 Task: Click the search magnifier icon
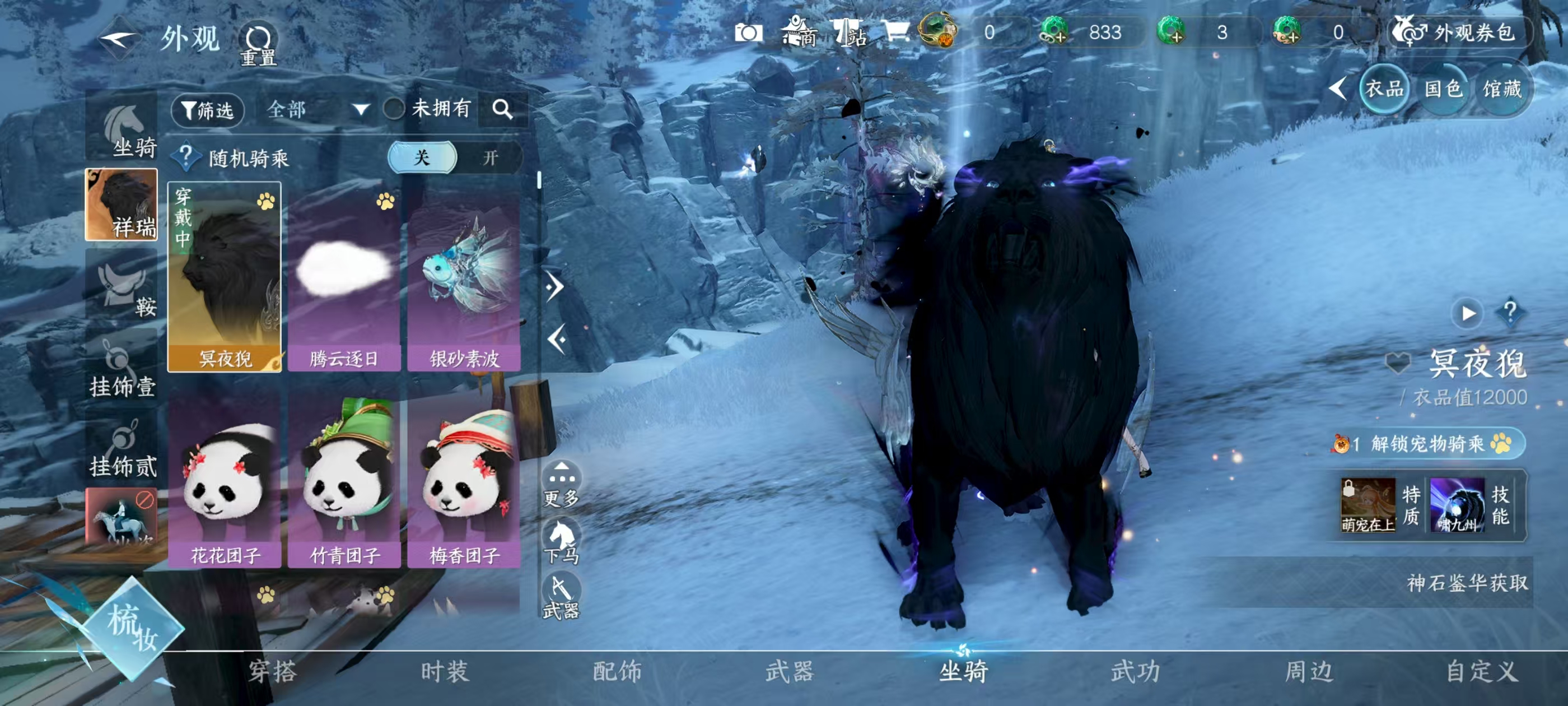point(503,111)
